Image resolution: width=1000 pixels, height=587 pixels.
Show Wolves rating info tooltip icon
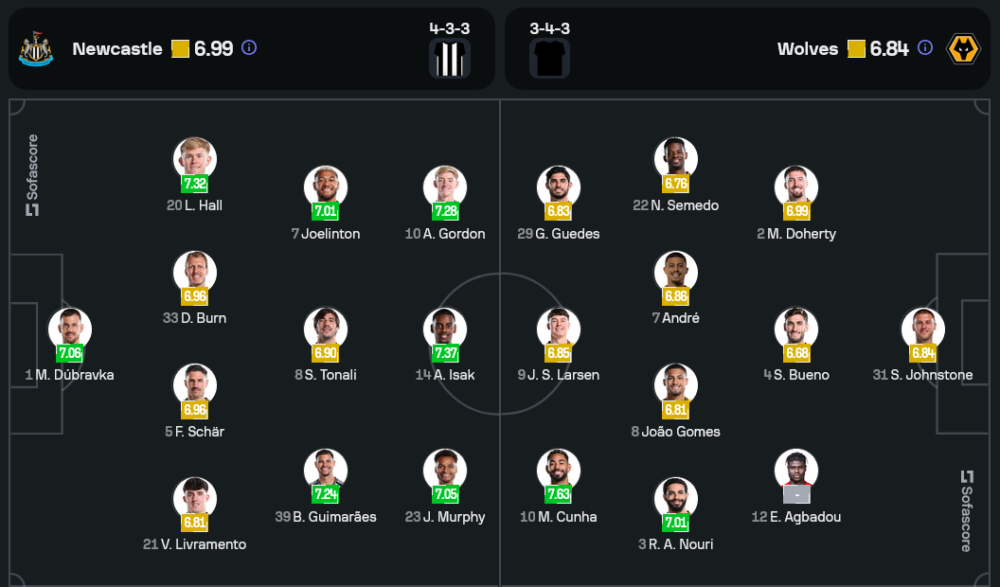925,48
